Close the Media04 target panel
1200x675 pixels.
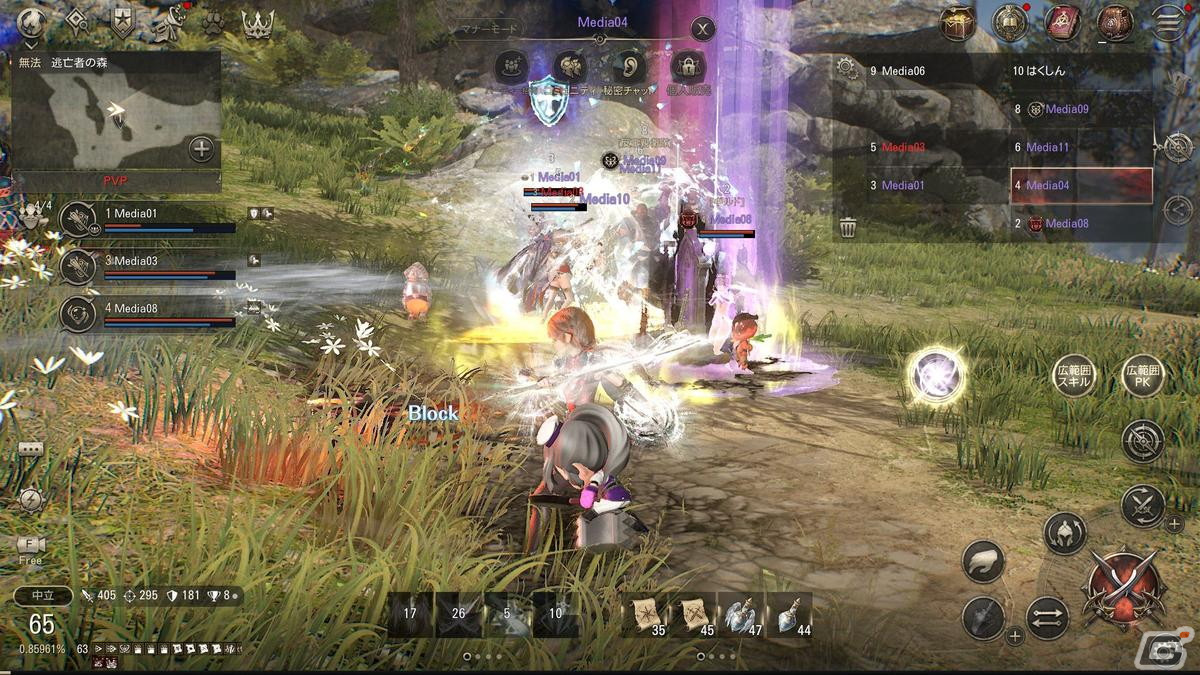[703, 29]
